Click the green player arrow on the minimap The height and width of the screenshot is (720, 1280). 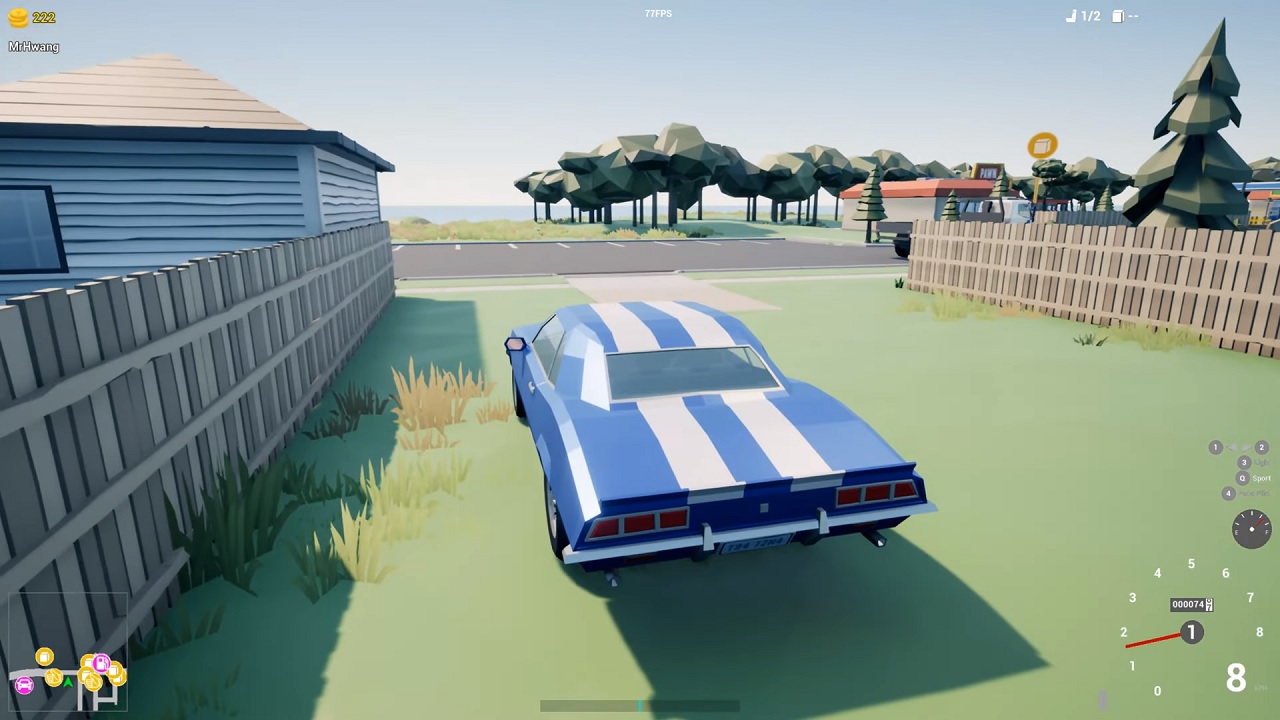click(x=68, y=682)
